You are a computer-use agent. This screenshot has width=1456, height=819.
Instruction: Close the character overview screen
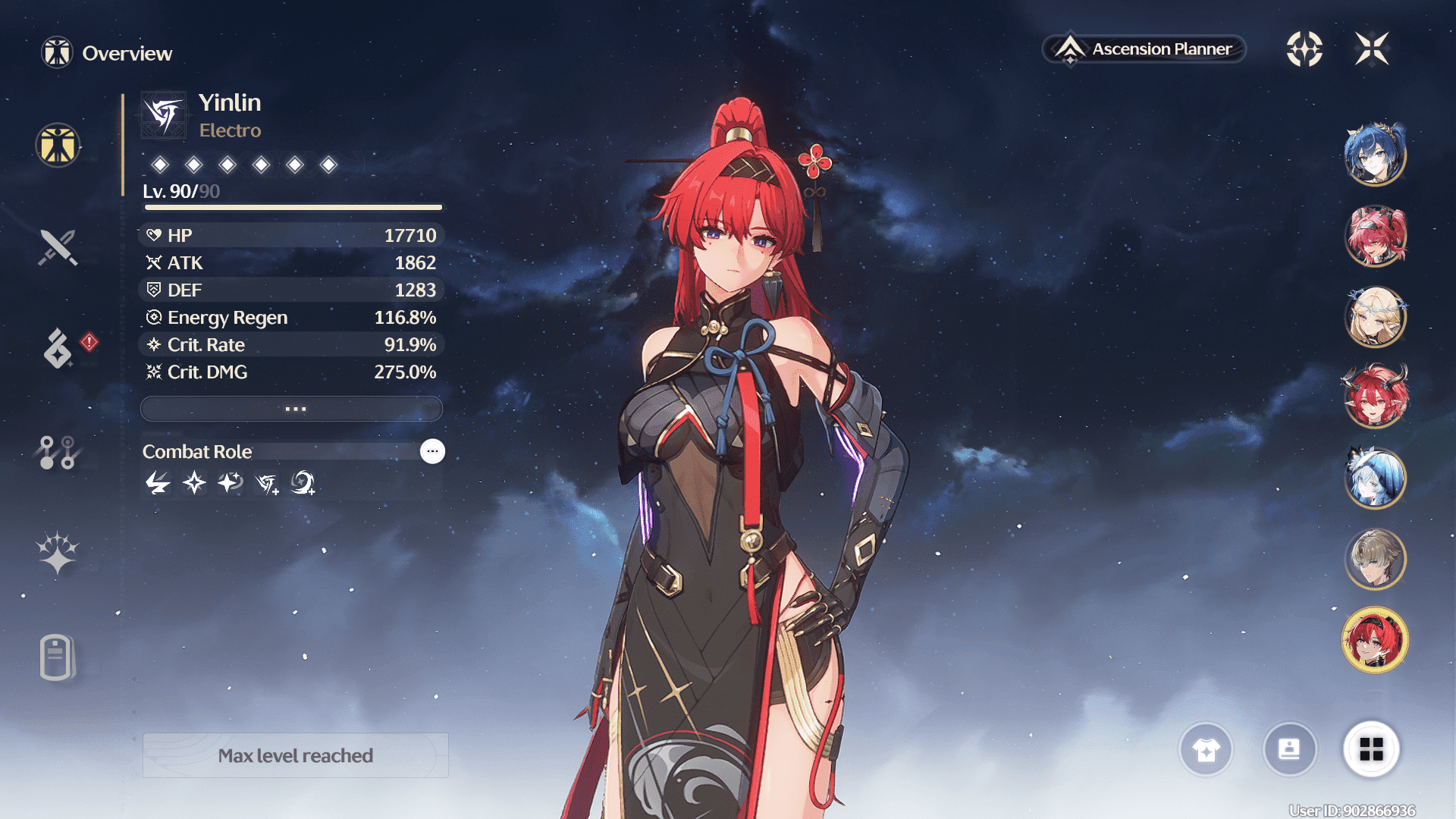pyautogui.click(x=1372, y=49)
